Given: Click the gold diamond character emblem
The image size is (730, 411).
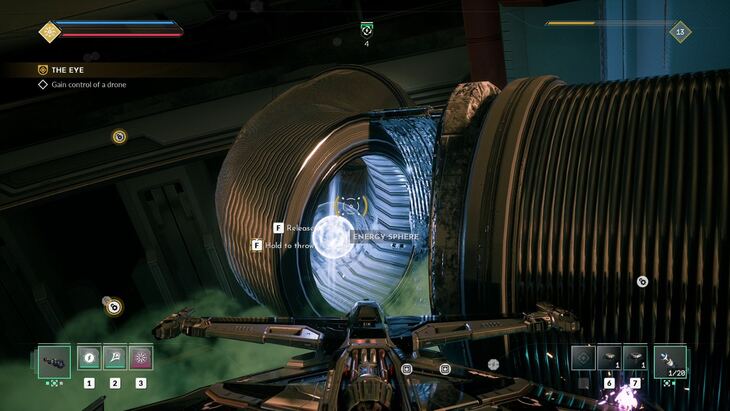Looking at the screenshot, I should point(49,31).
